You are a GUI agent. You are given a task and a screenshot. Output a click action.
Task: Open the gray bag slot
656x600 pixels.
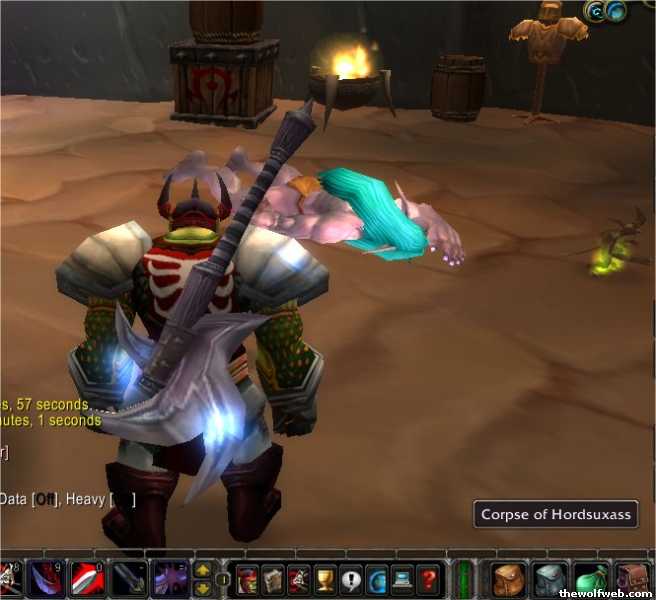[550, 579]
